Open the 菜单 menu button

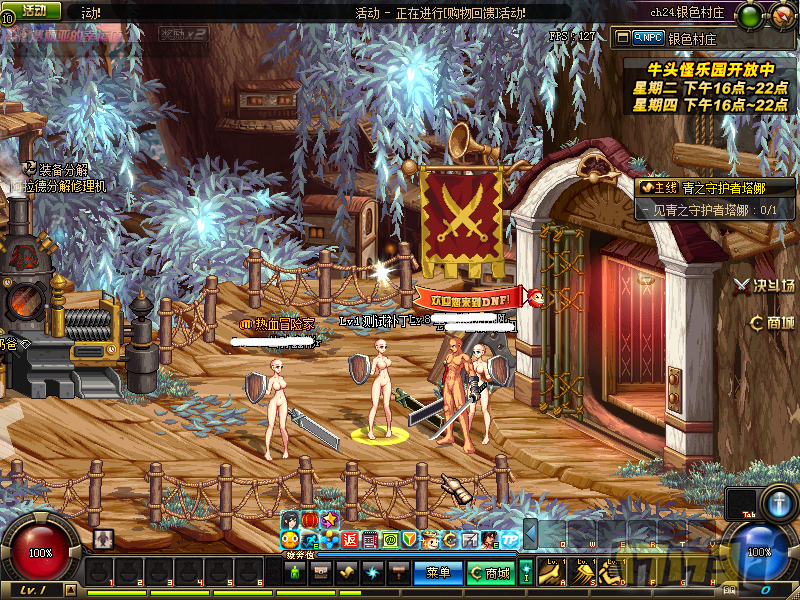pyautogui.click(x=438, y=572)
